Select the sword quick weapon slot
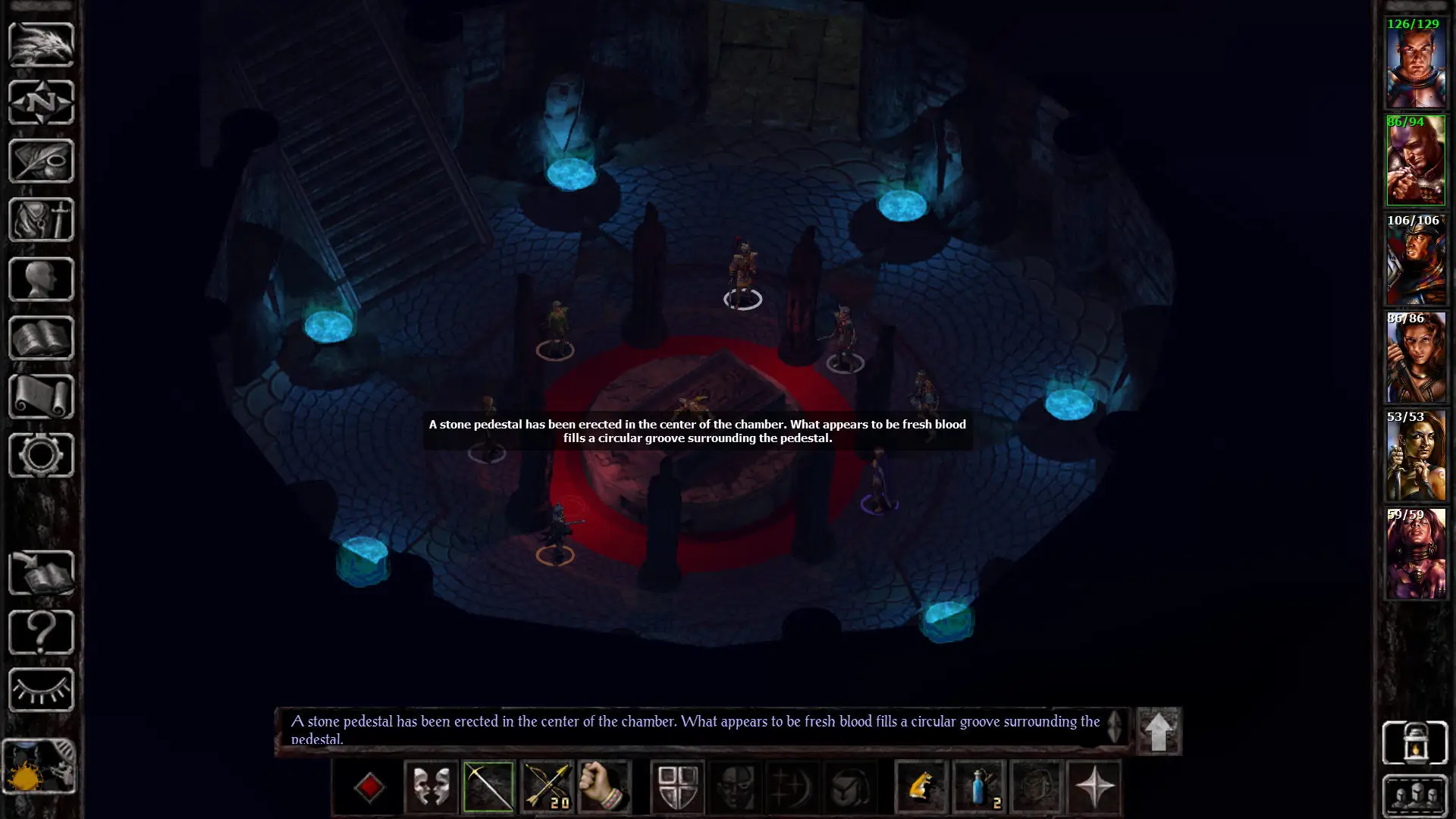Image resolution: width=1456 pixels, height=819 pixels. pyautogui.click(x=488, y=786)
